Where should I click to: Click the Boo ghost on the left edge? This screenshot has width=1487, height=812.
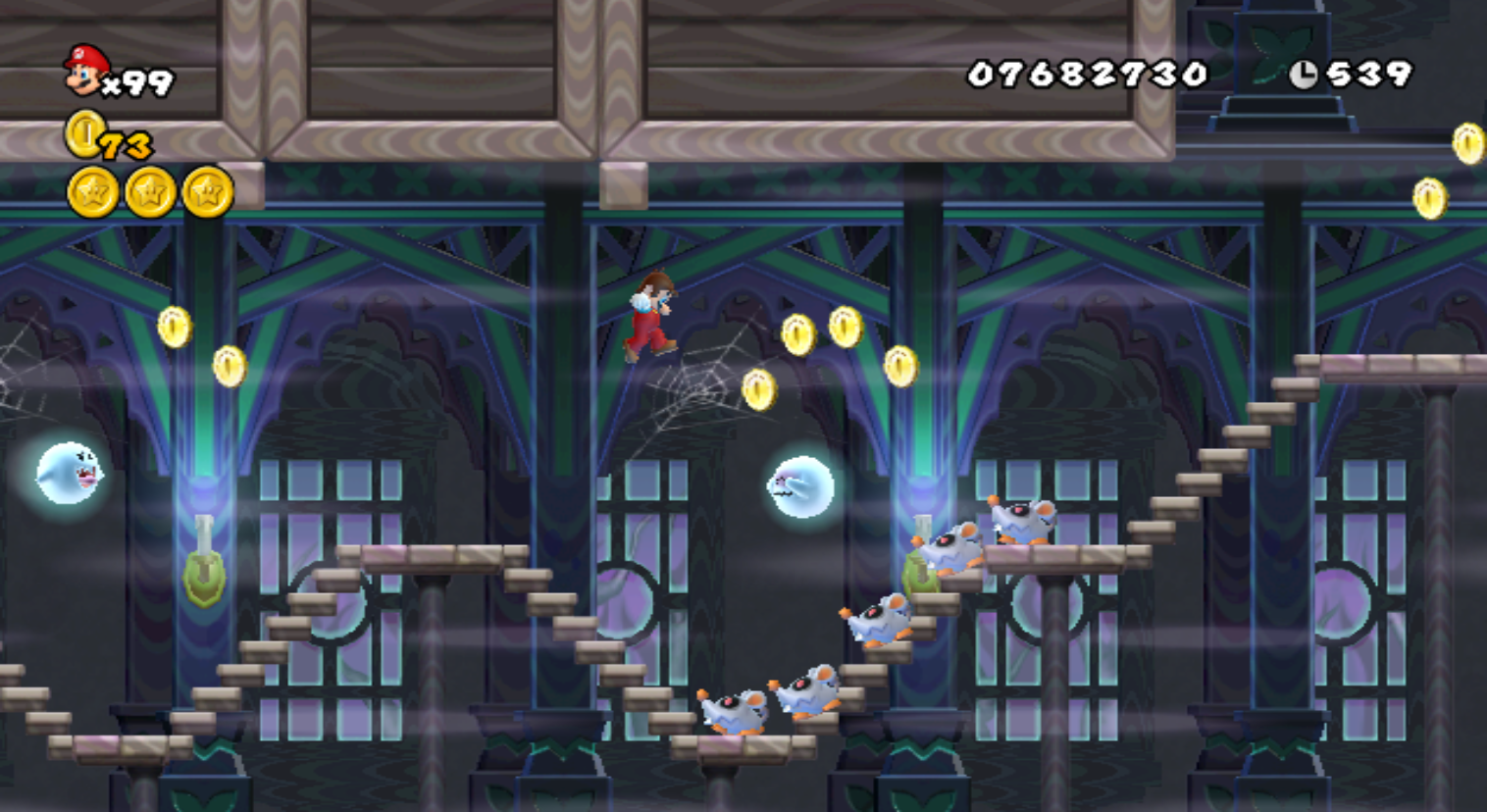click(x=69, y=473)
